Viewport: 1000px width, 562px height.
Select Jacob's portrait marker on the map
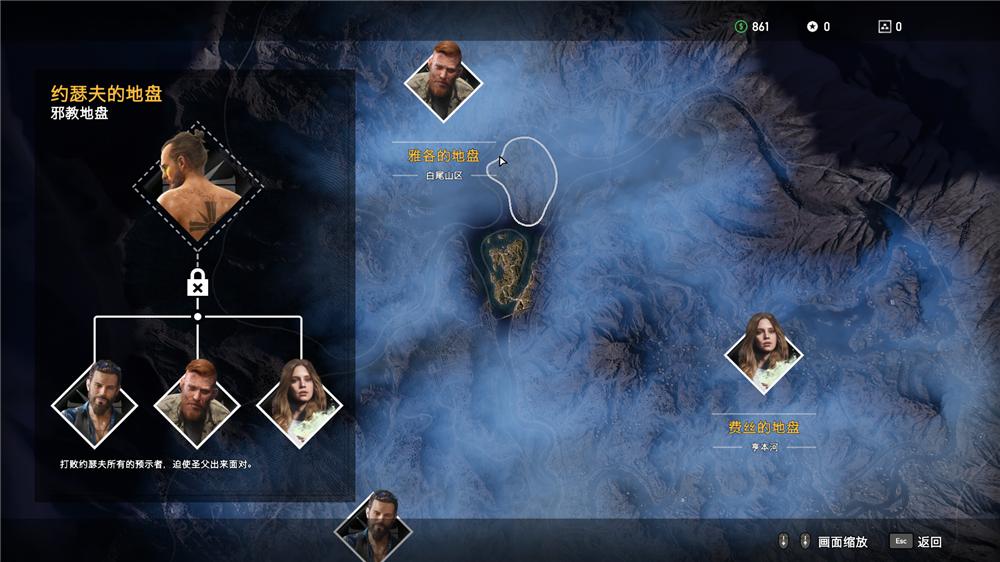[x=444, y=80]
